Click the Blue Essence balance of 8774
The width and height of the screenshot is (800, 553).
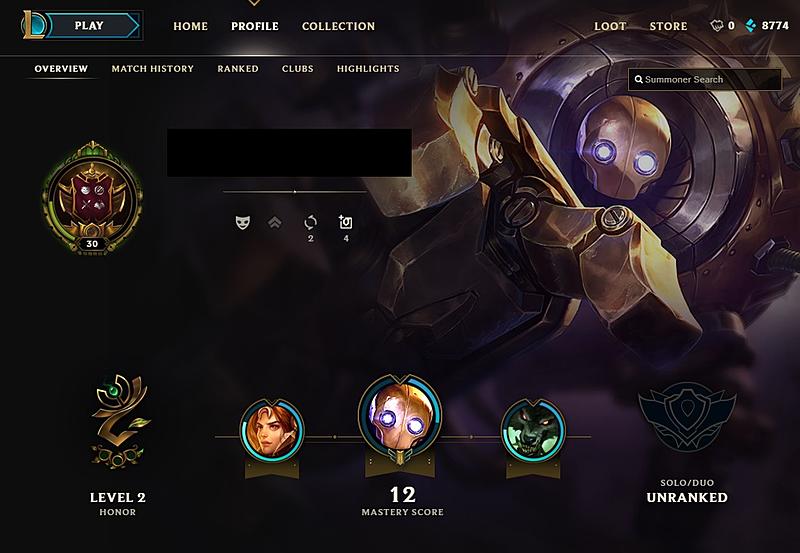pos(766,26)
